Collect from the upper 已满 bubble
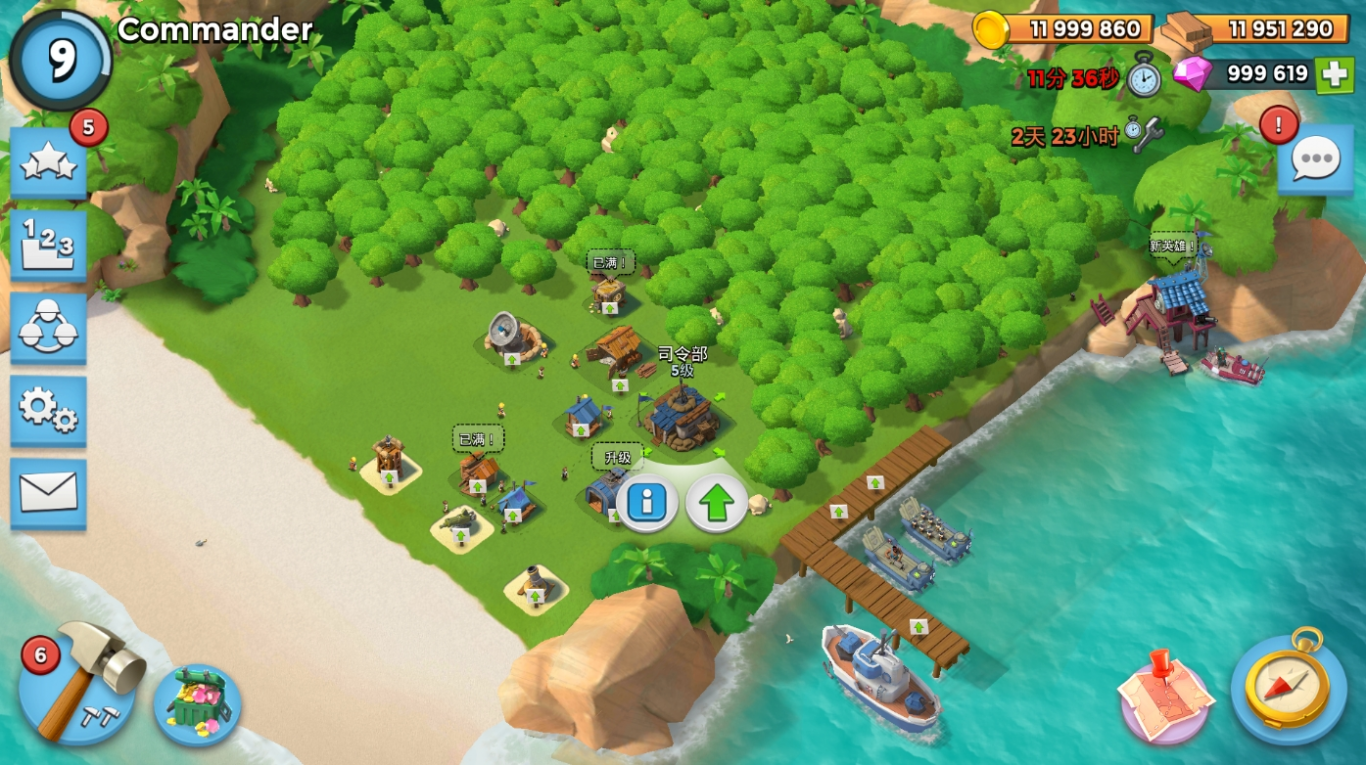Viewport: 1366px width, 765px height. [x=610, y=263]
